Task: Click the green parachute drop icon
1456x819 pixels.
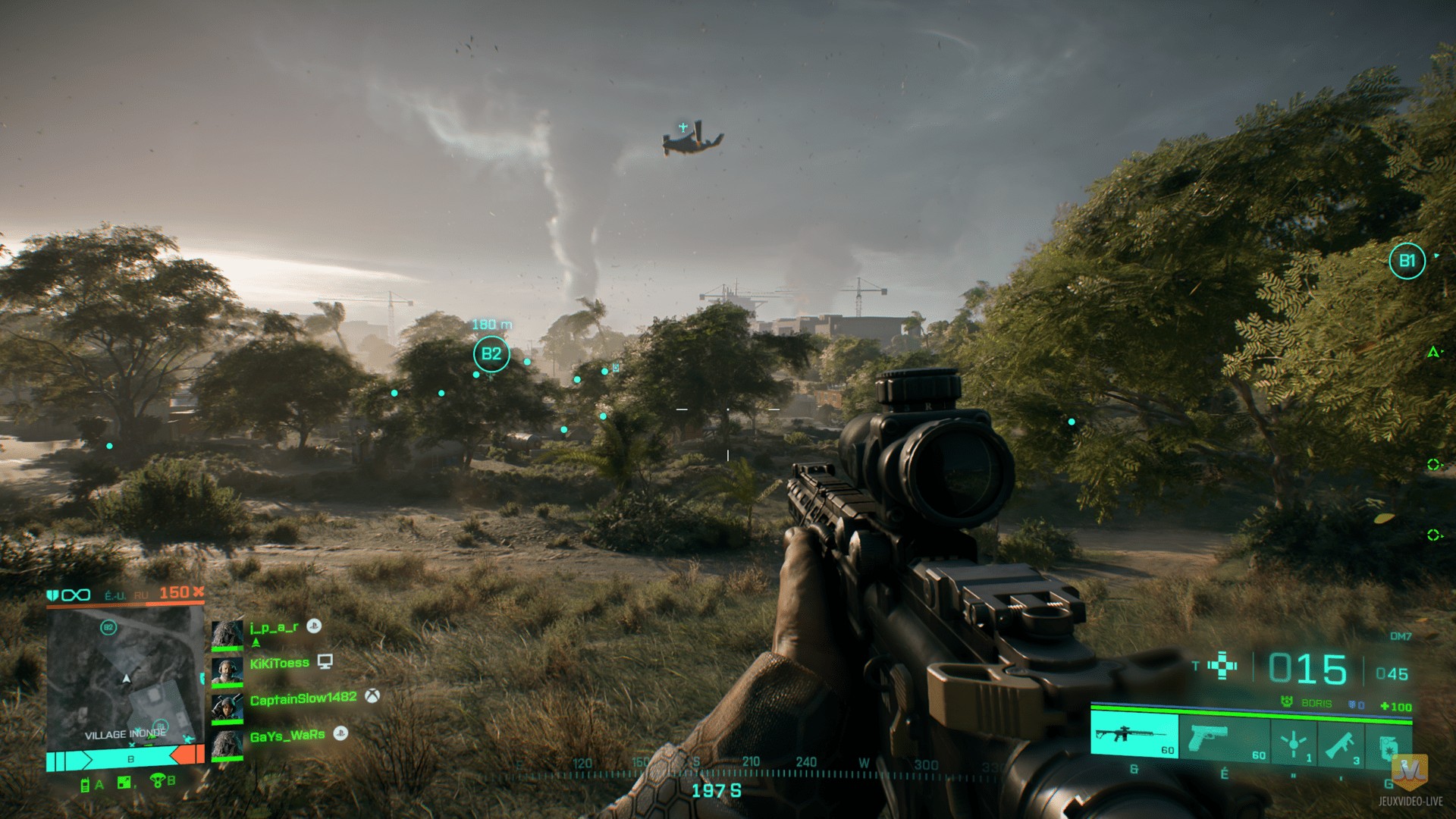Action: click(158, 780)
